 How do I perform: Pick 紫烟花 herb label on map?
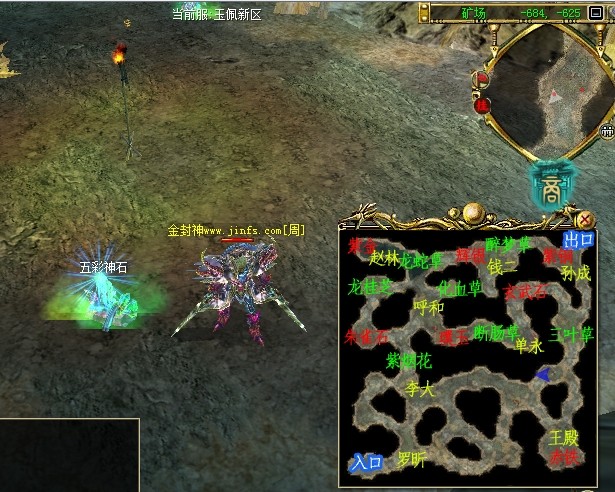pos(408,360)
